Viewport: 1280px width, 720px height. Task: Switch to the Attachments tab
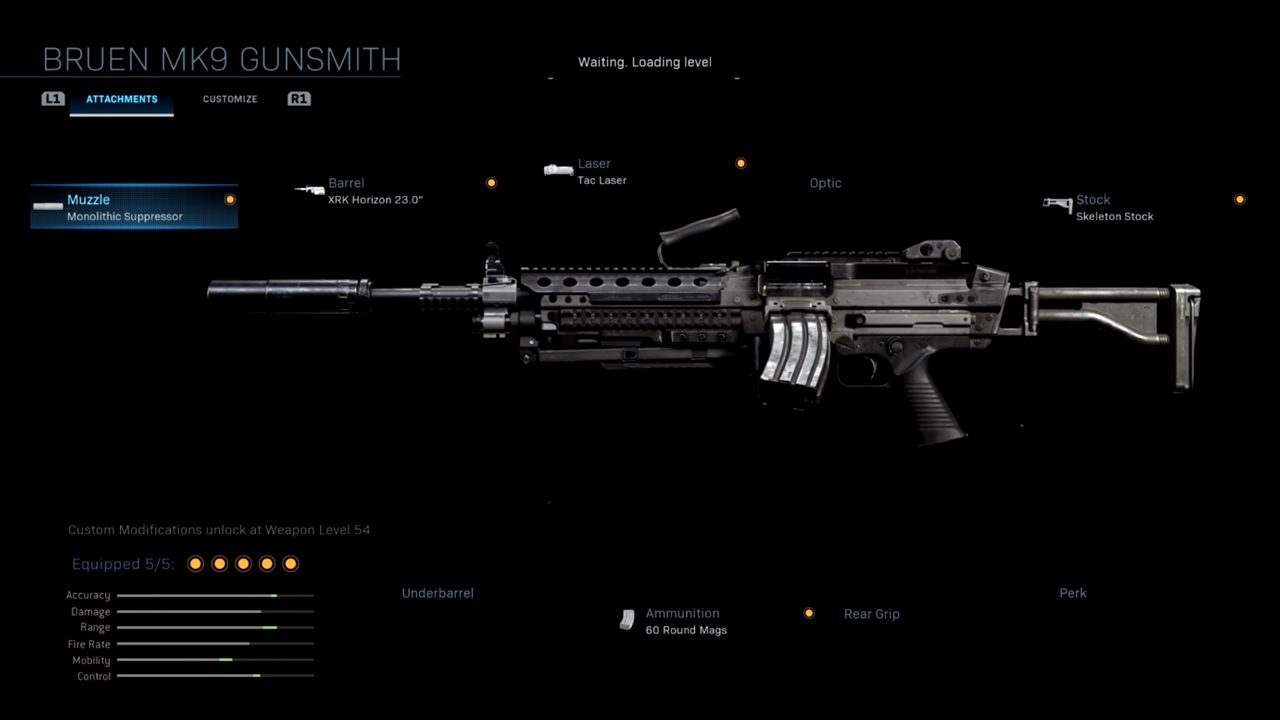(121, 99)
